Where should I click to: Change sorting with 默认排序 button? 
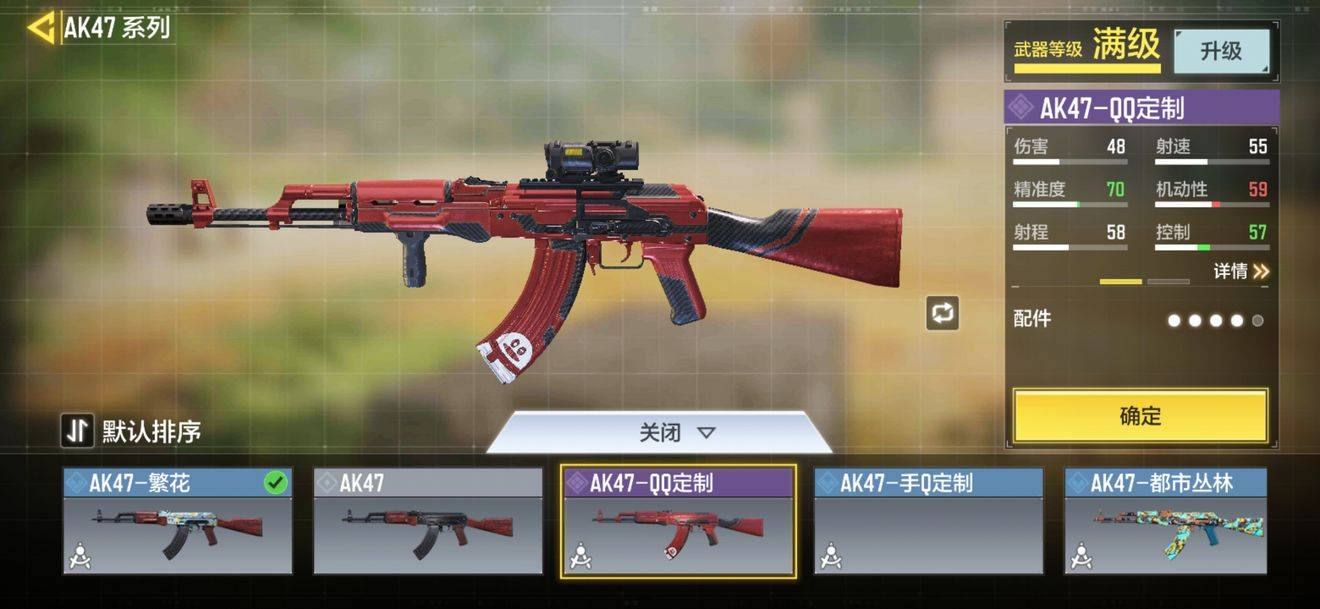131,431
